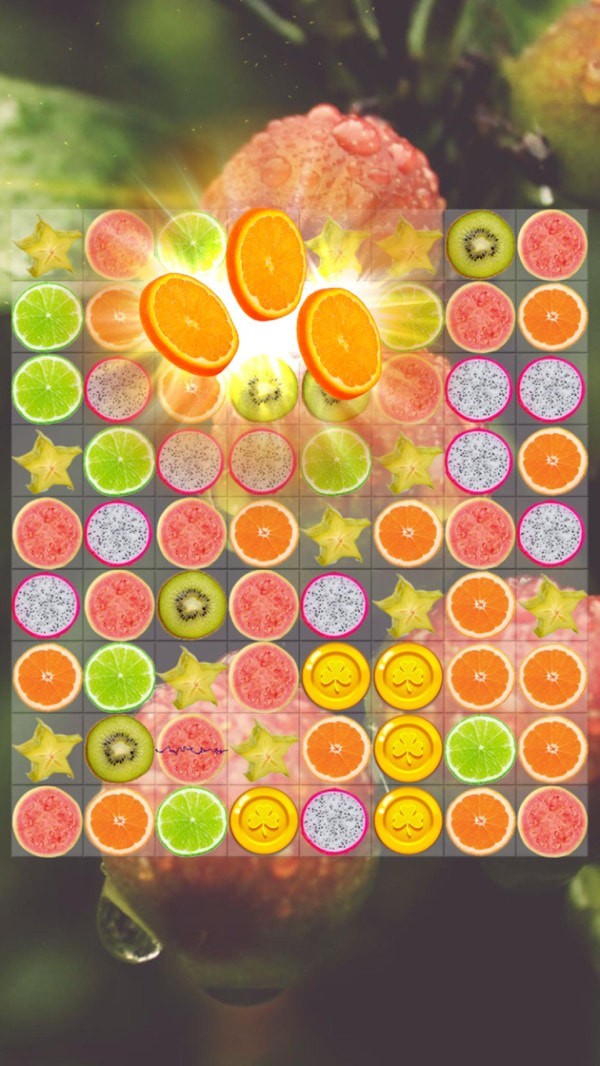Select the dragonfruit tile between two gold coins

click(336, 820)
